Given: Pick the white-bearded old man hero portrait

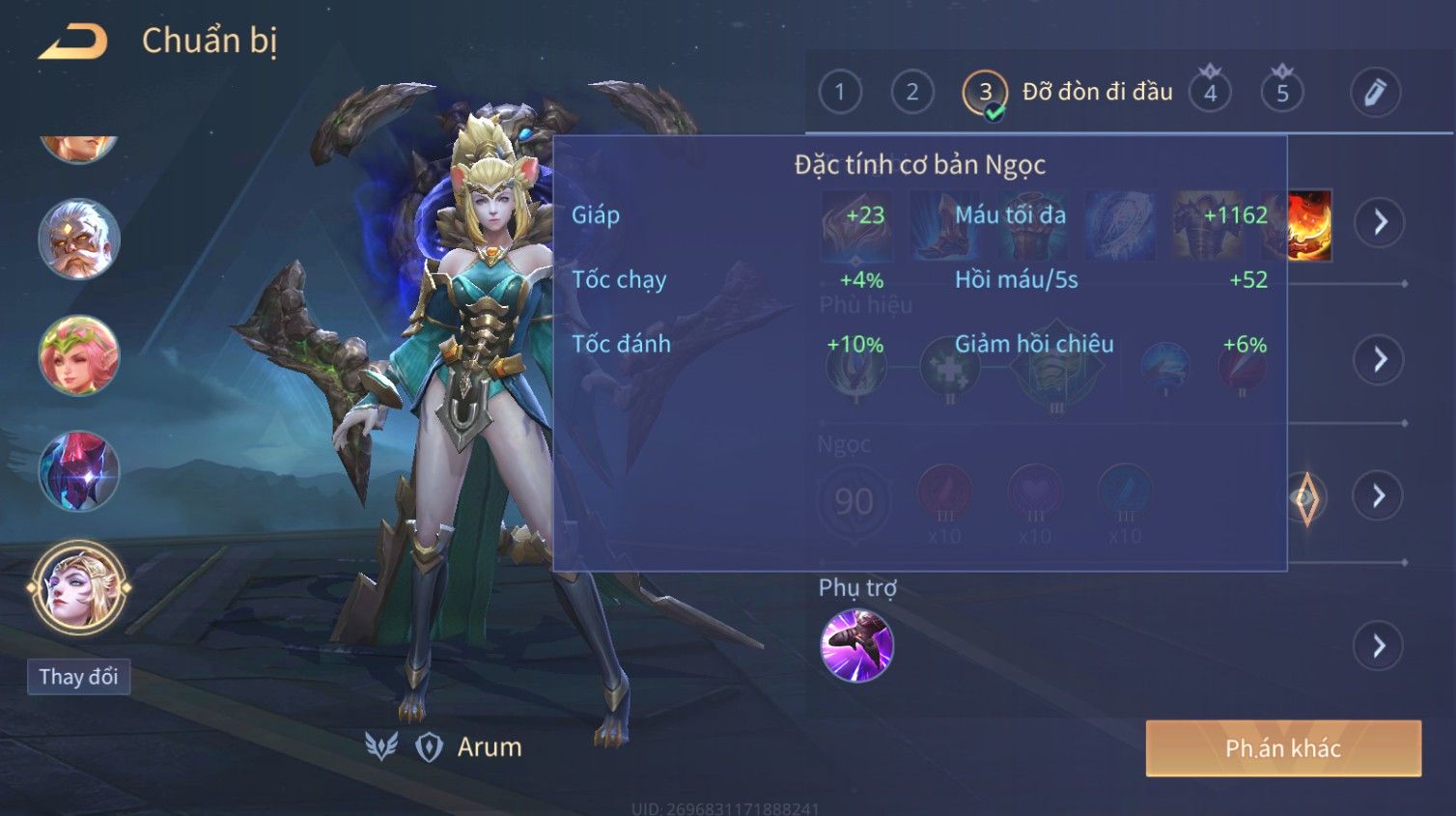Looking at the screenshot, I should 78,239.
